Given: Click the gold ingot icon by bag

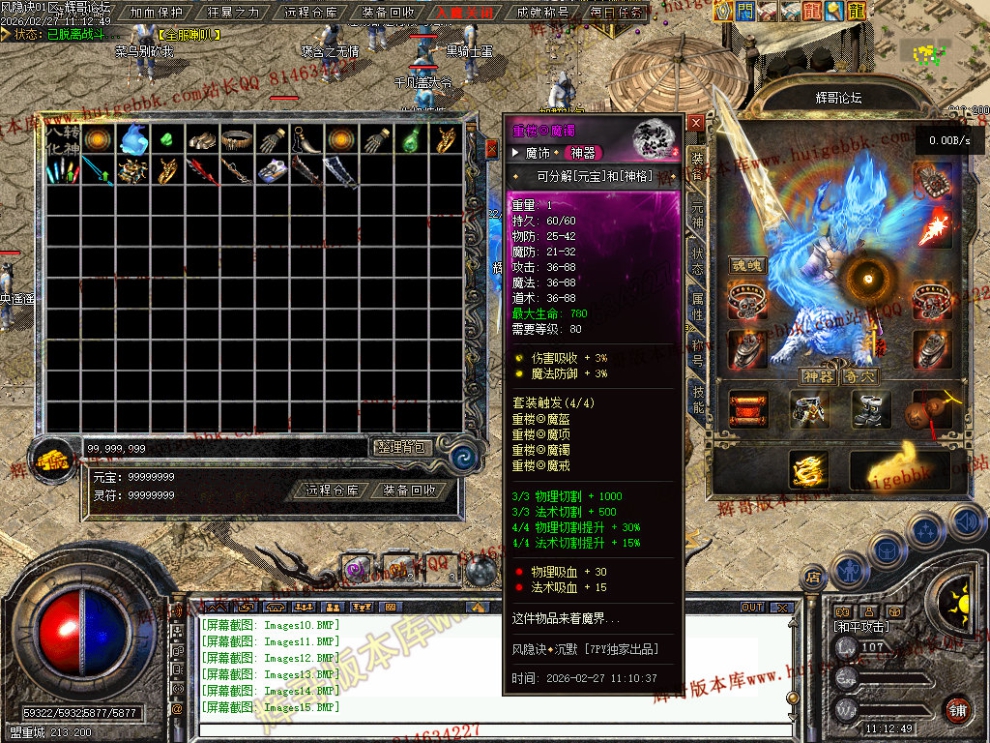Looking at the screenshot, I should click(54, 458).
